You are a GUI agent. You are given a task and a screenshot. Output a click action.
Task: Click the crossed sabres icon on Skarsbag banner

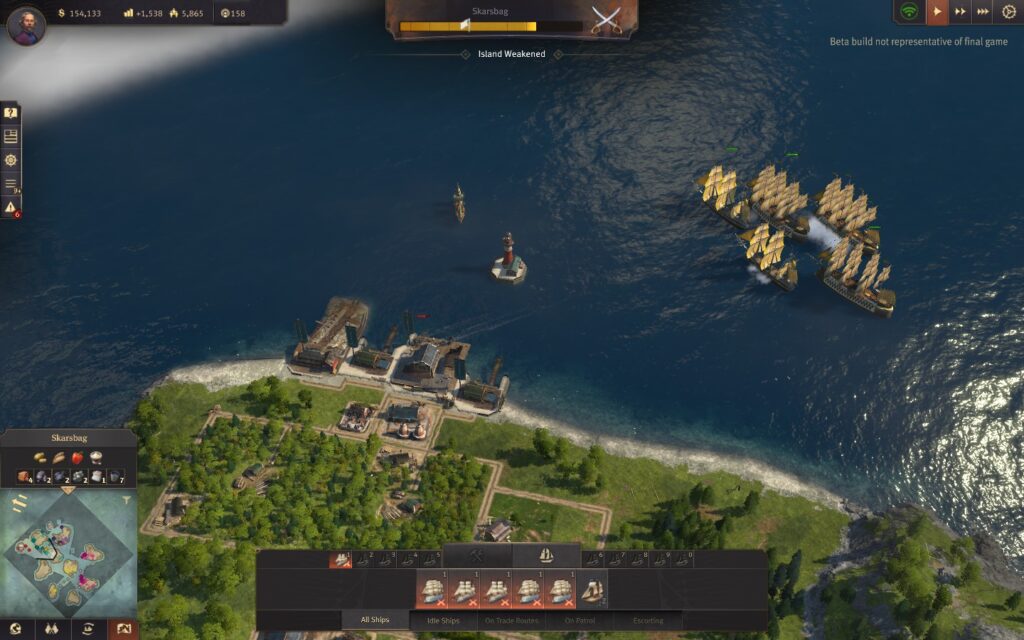603,19
